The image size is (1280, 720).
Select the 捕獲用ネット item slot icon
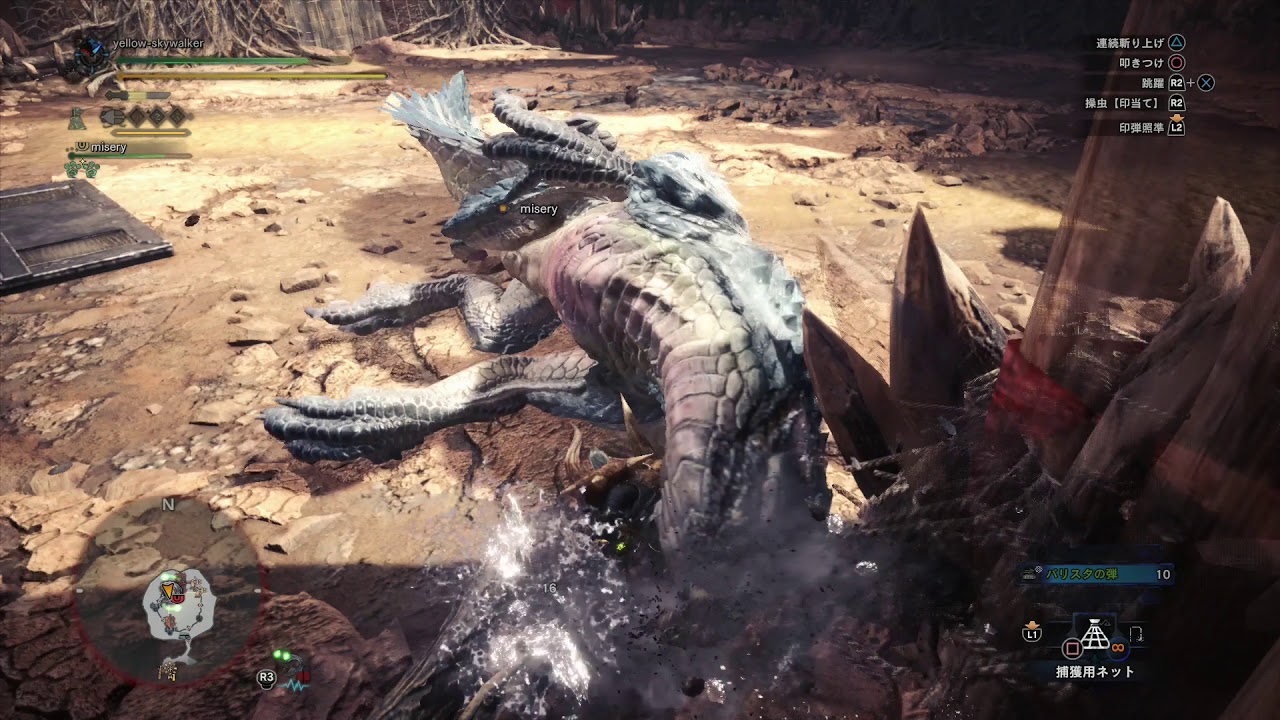[x=1095, y=635]
